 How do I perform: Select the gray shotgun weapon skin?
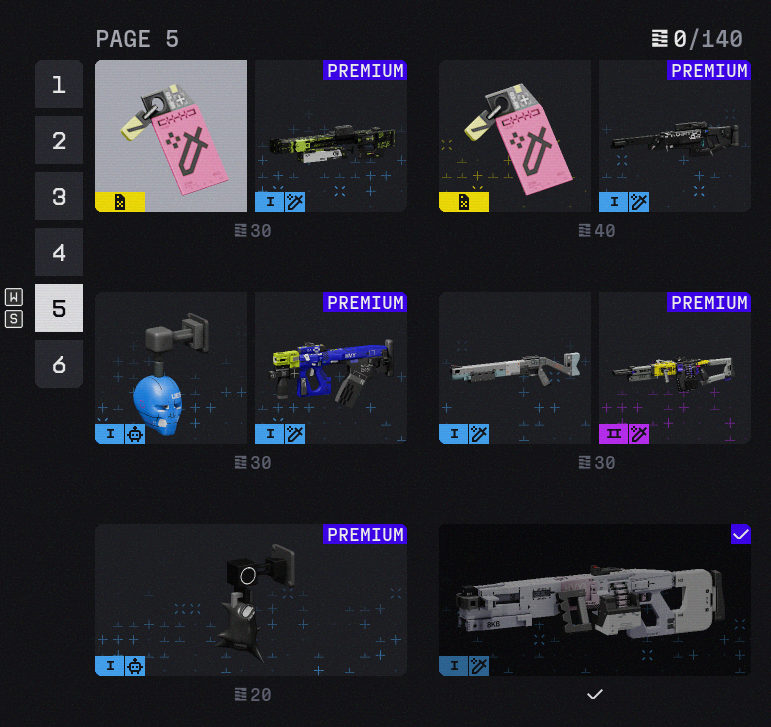click(515, 368)
